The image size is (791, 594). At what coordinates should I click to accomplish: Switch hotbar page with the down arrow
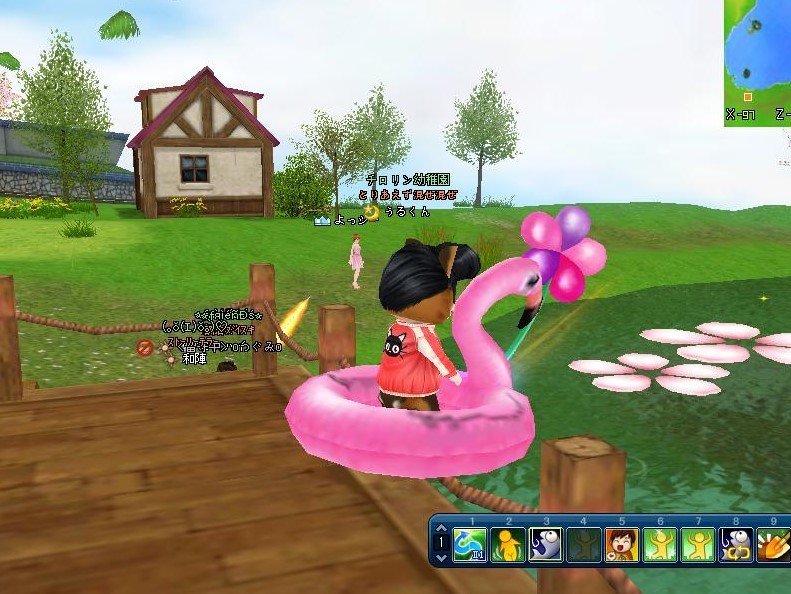point(442,558)
